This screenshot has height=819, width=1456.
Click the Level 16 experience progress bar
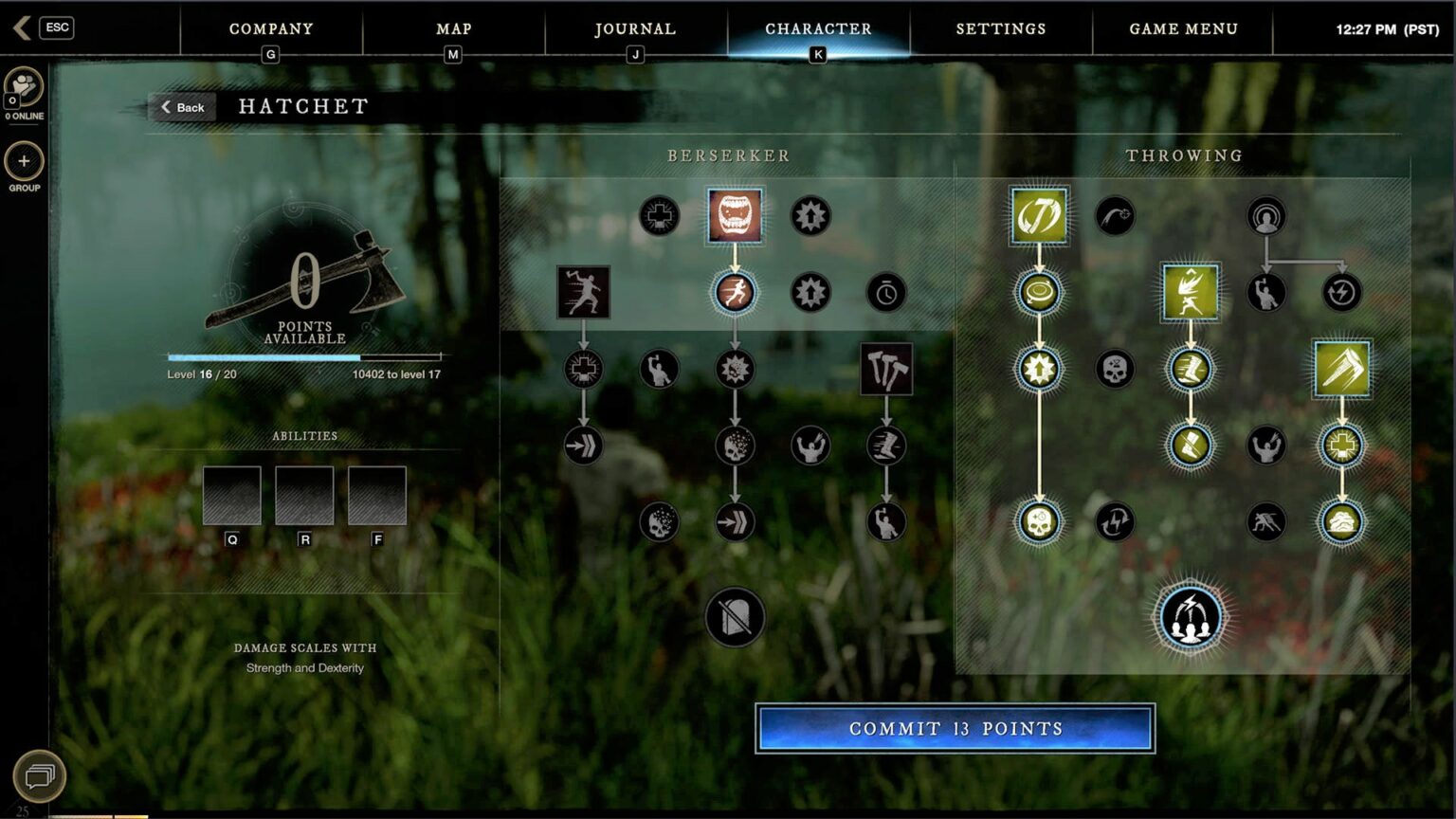303,358
